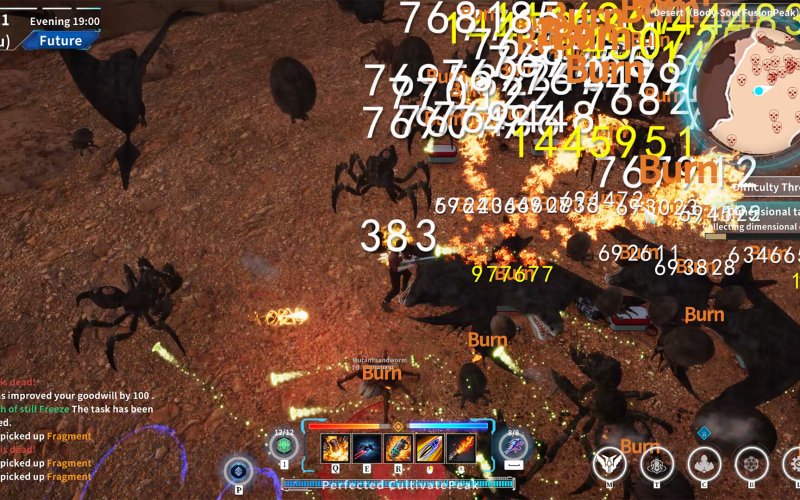Image resolution: width=800 pixels, height=500 pixels.
Task: Open the three-person character menu
Action: point(704,464)
